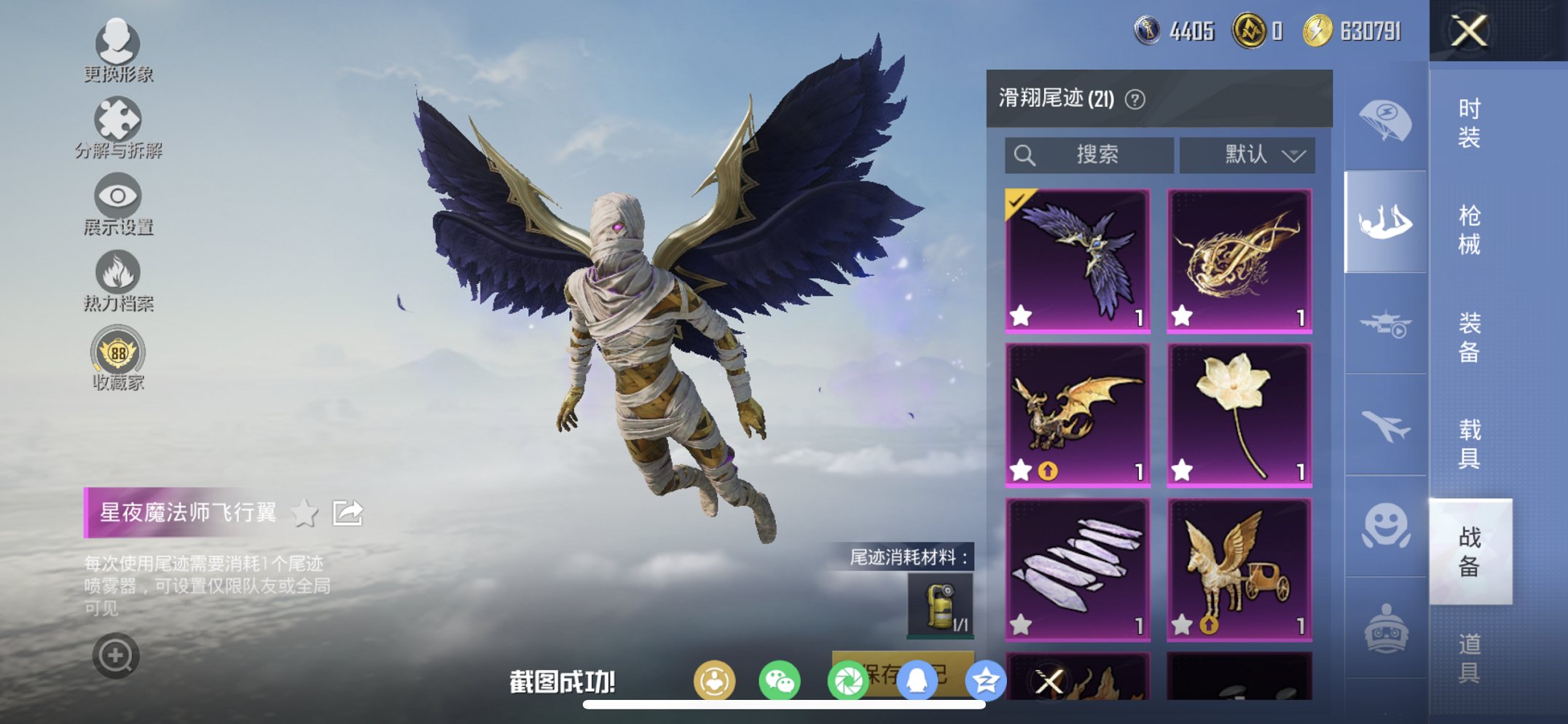Image resolution: width=1568 pixels, height=724 pixels.
Task: Open 热力档案 flame archive panel
Action: [119, 273]
